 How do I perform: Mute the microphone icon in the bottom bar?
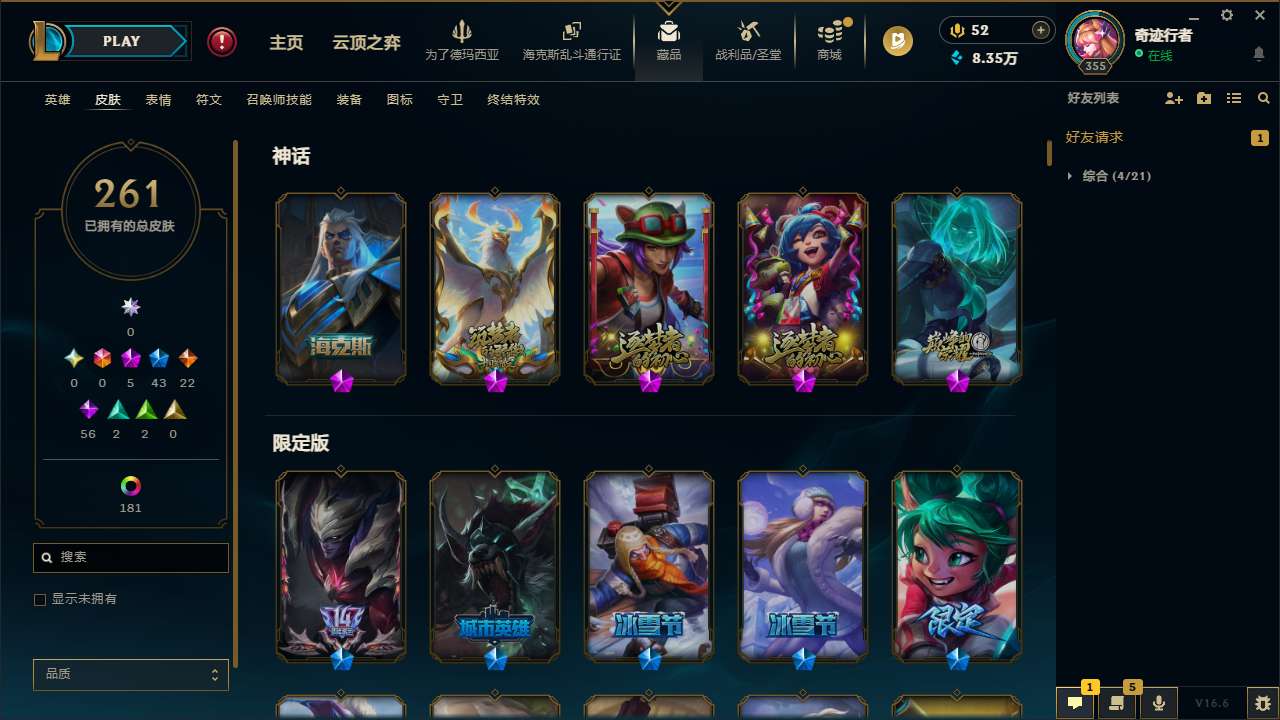[1158, 703]
